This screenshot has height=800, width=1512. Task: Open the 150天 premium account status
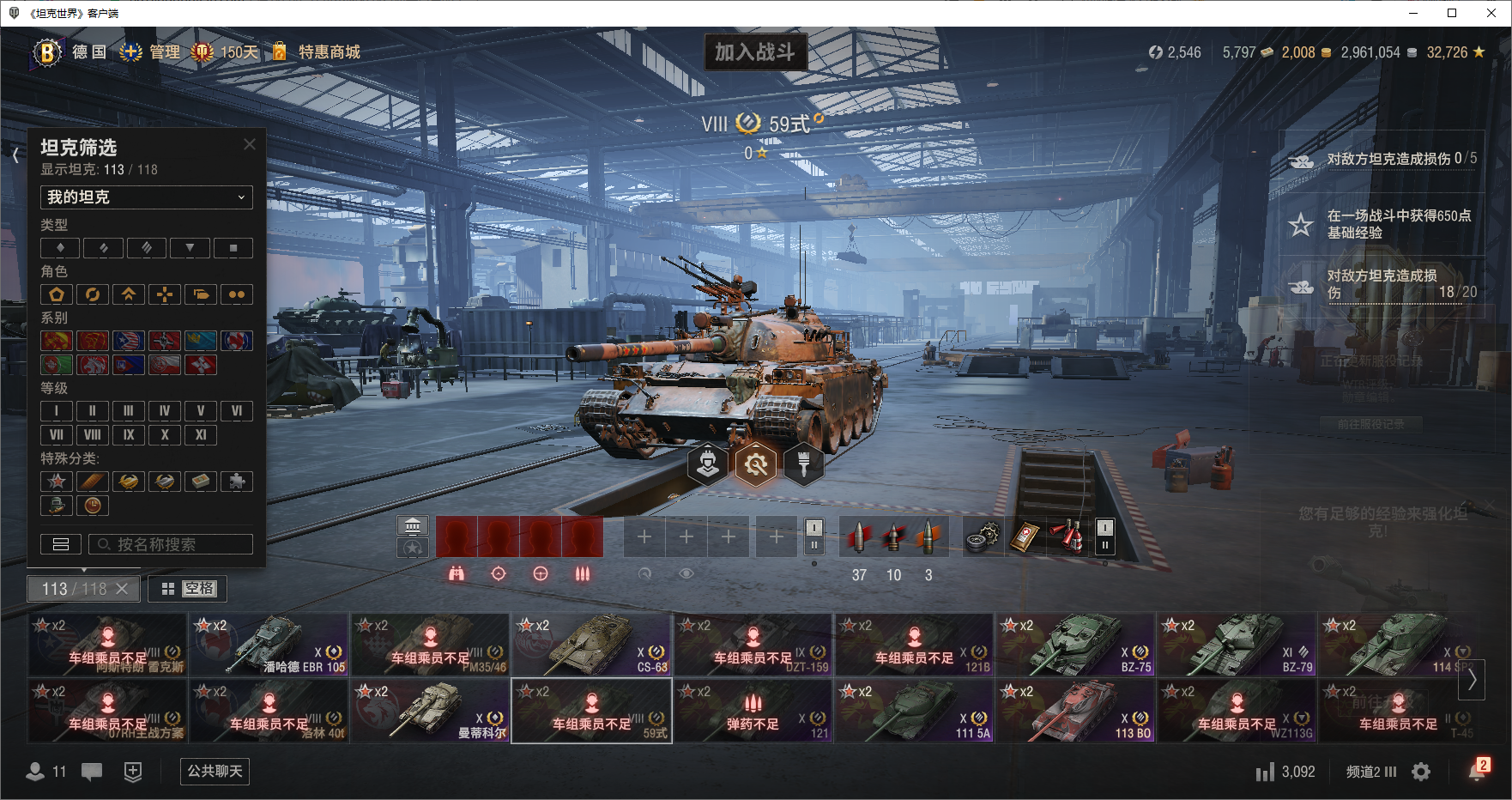(226, 52)
